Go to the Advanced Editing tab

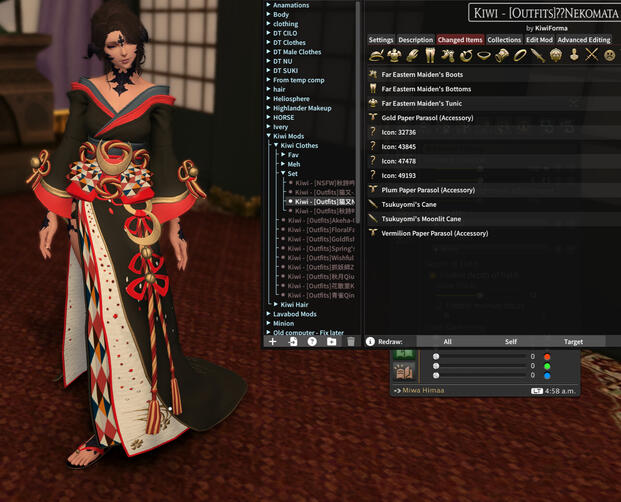click(584, 40)
